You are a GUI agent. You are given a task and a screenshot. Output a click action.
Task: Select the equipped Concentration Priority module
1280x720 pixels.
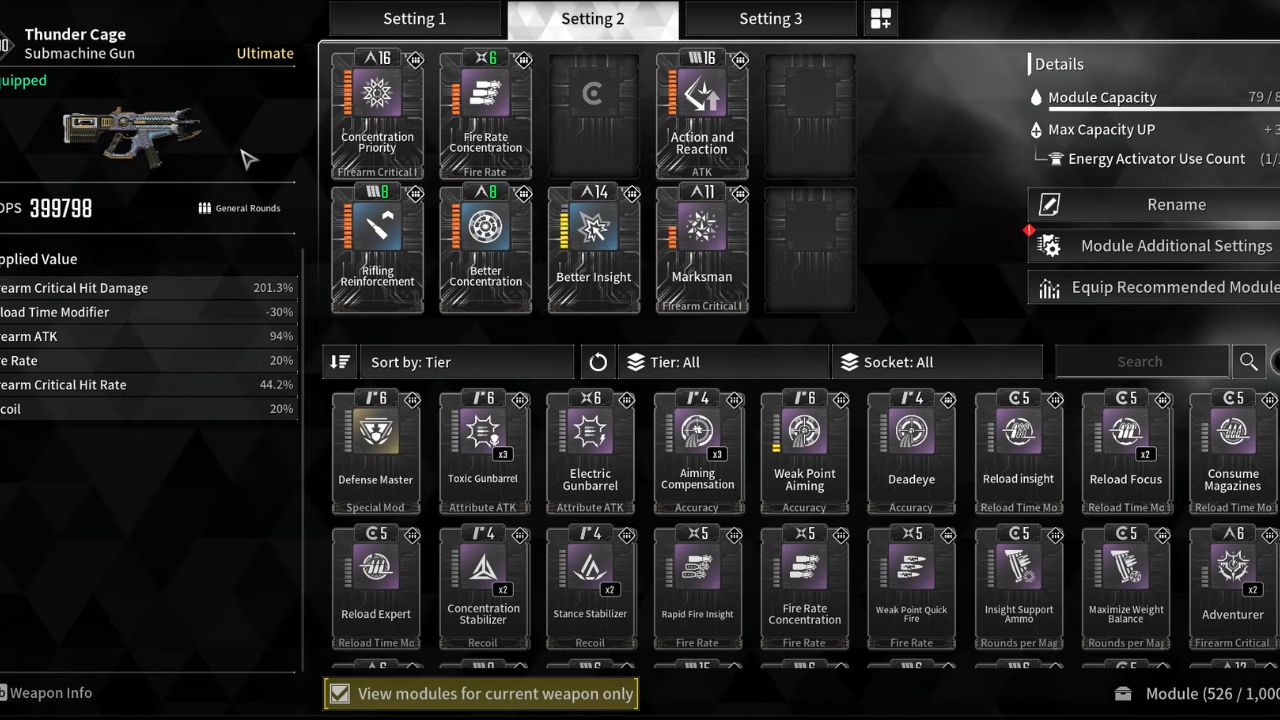tap(377, 115)
